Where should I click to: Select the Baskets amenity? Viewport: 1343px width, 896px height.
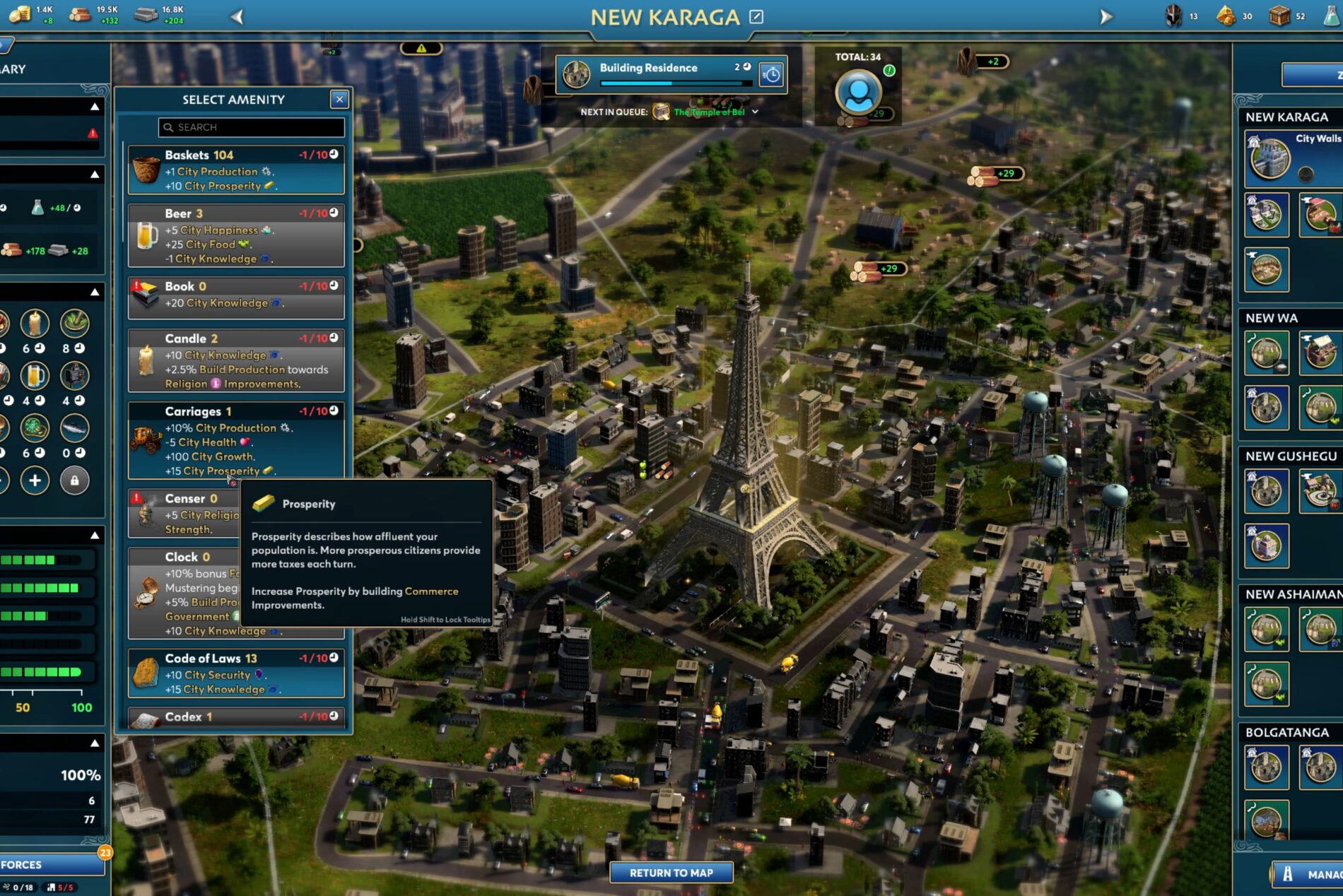tap(236, 170)
